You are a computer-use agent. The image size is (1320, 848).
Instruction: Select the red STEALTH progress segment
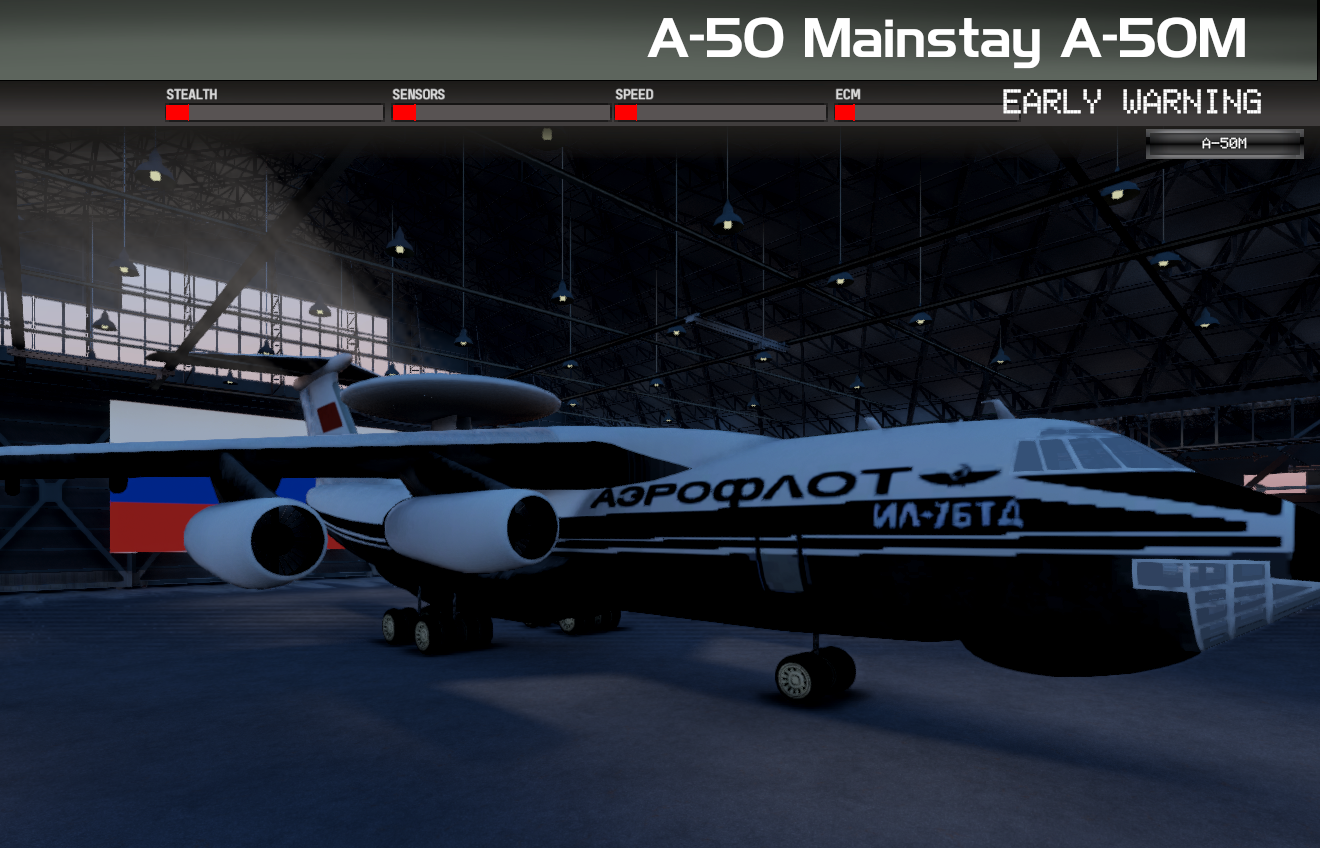(177, 112)
